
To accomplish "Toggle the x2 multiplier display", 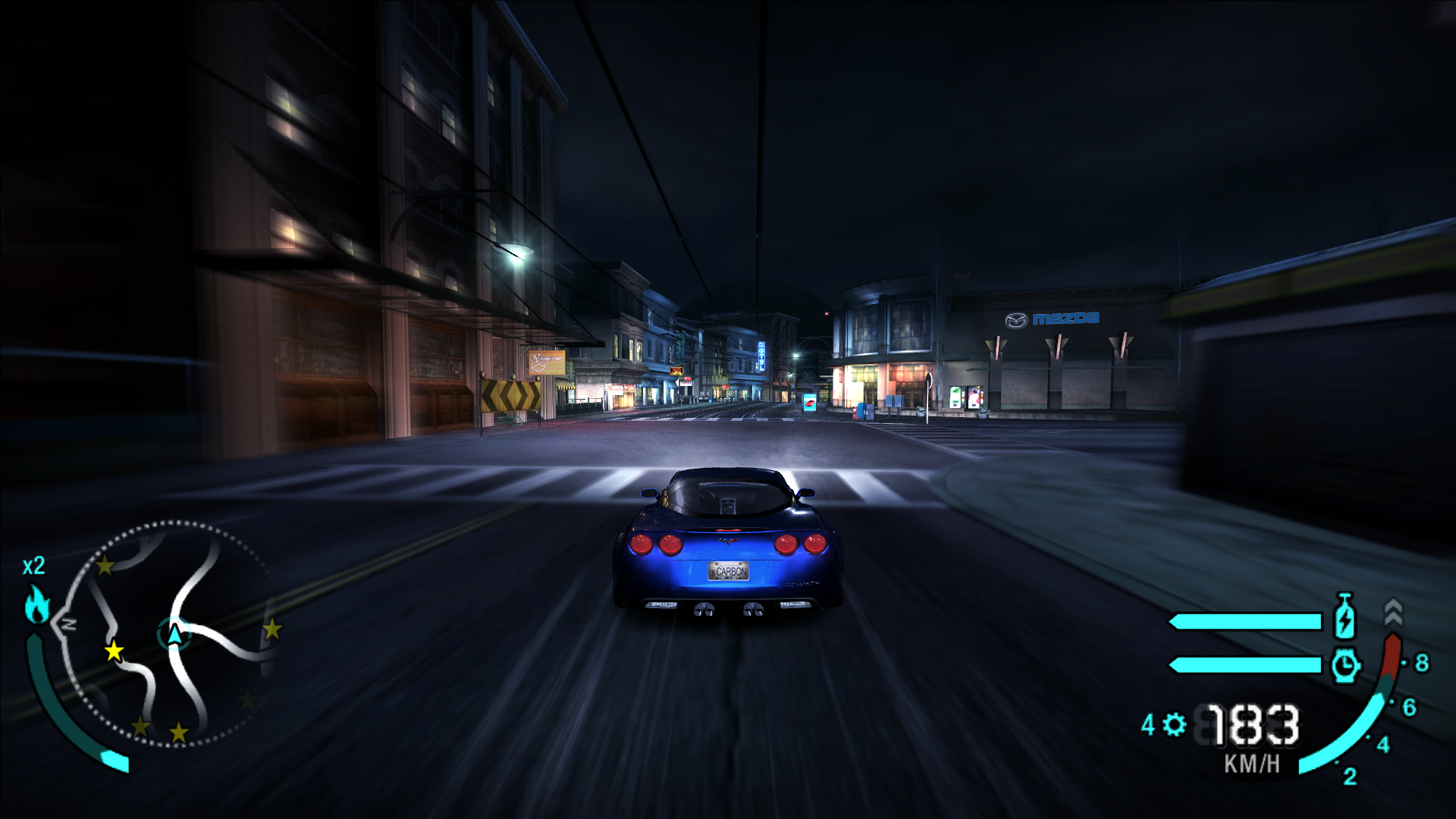I will click(x=33, y=566).
